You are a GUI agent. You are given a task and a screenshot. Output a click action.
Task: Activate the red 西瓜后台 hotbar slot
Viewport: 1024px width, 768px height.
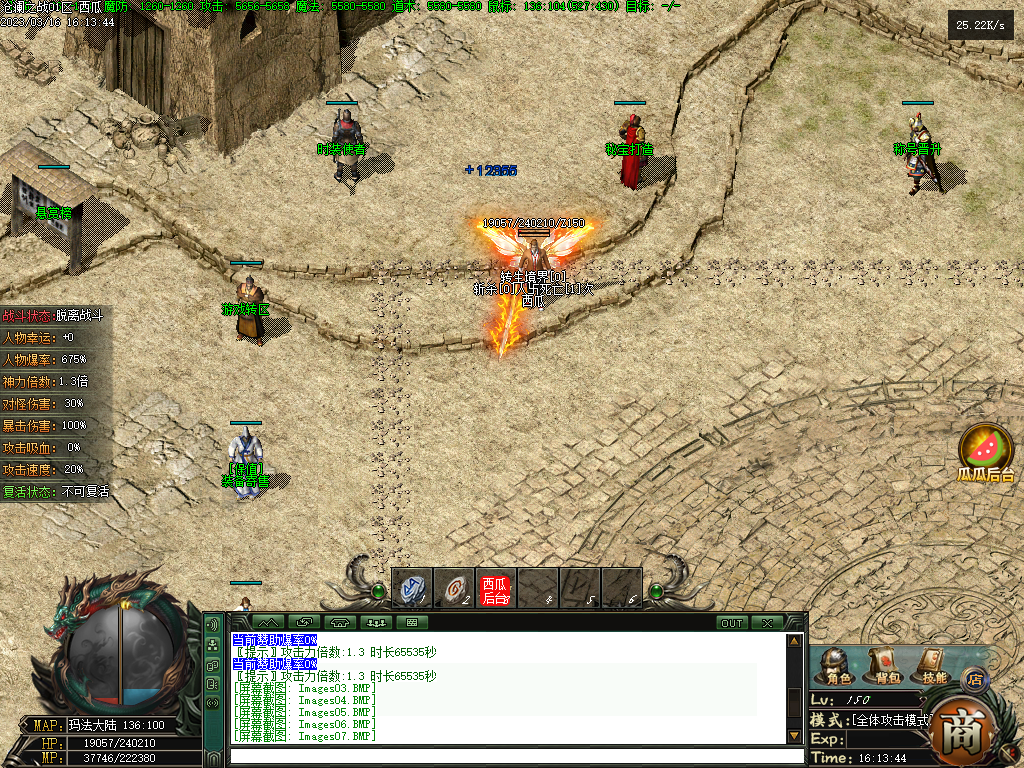point(496,588)
